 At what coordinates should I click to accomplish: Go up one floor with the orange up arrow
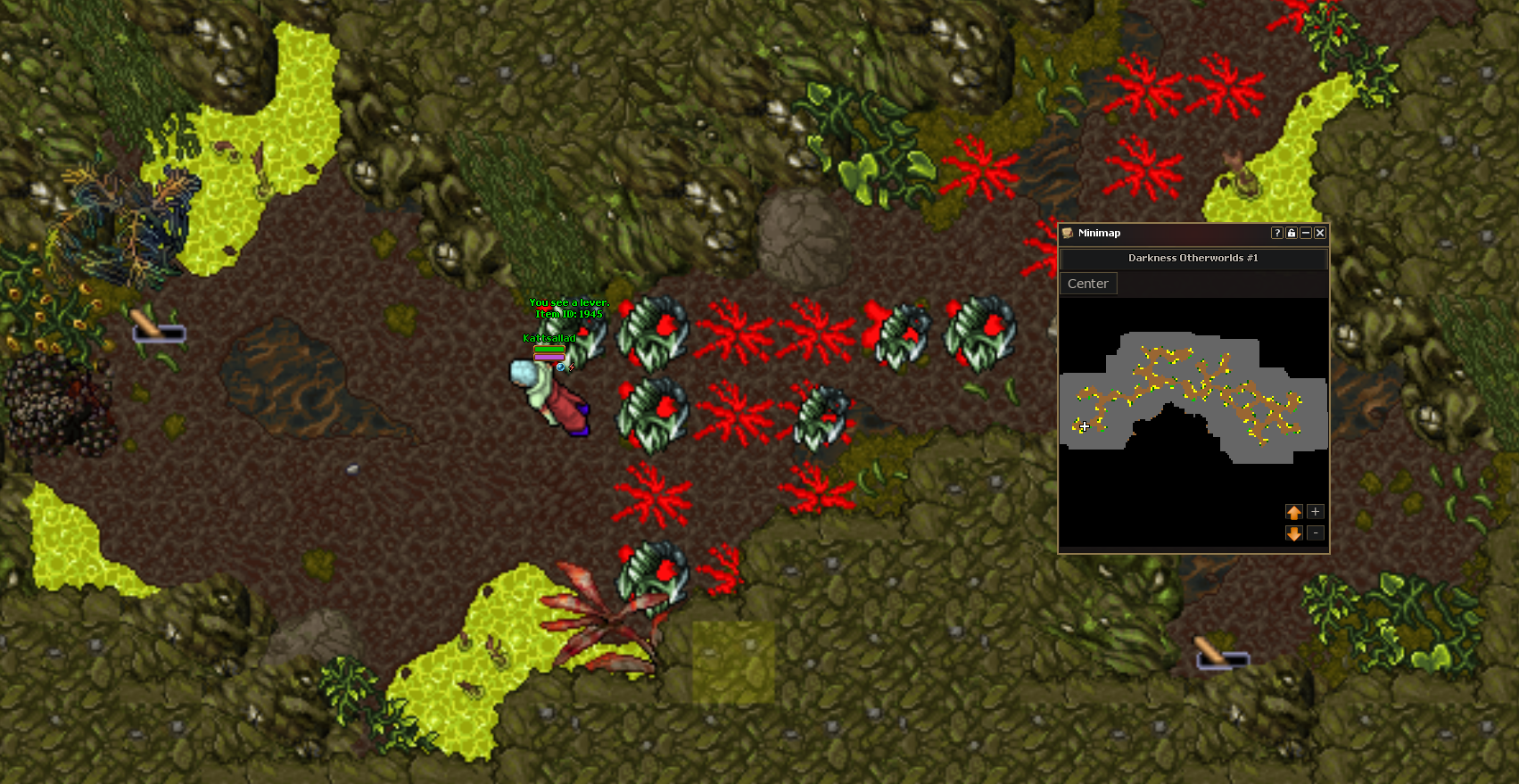tap(1294, 512)
